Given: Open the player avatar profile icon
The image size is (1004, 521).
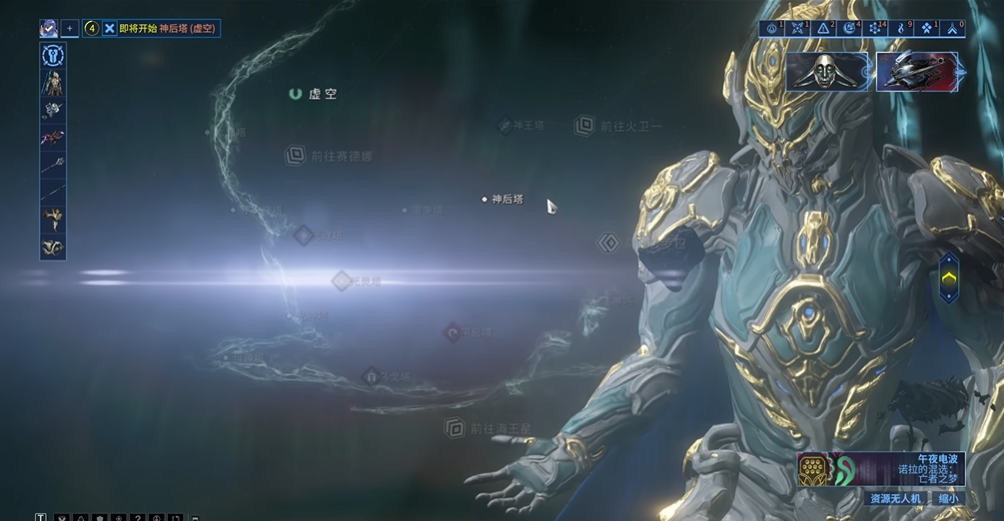Looking at the screenshot, I should (49, 29).
